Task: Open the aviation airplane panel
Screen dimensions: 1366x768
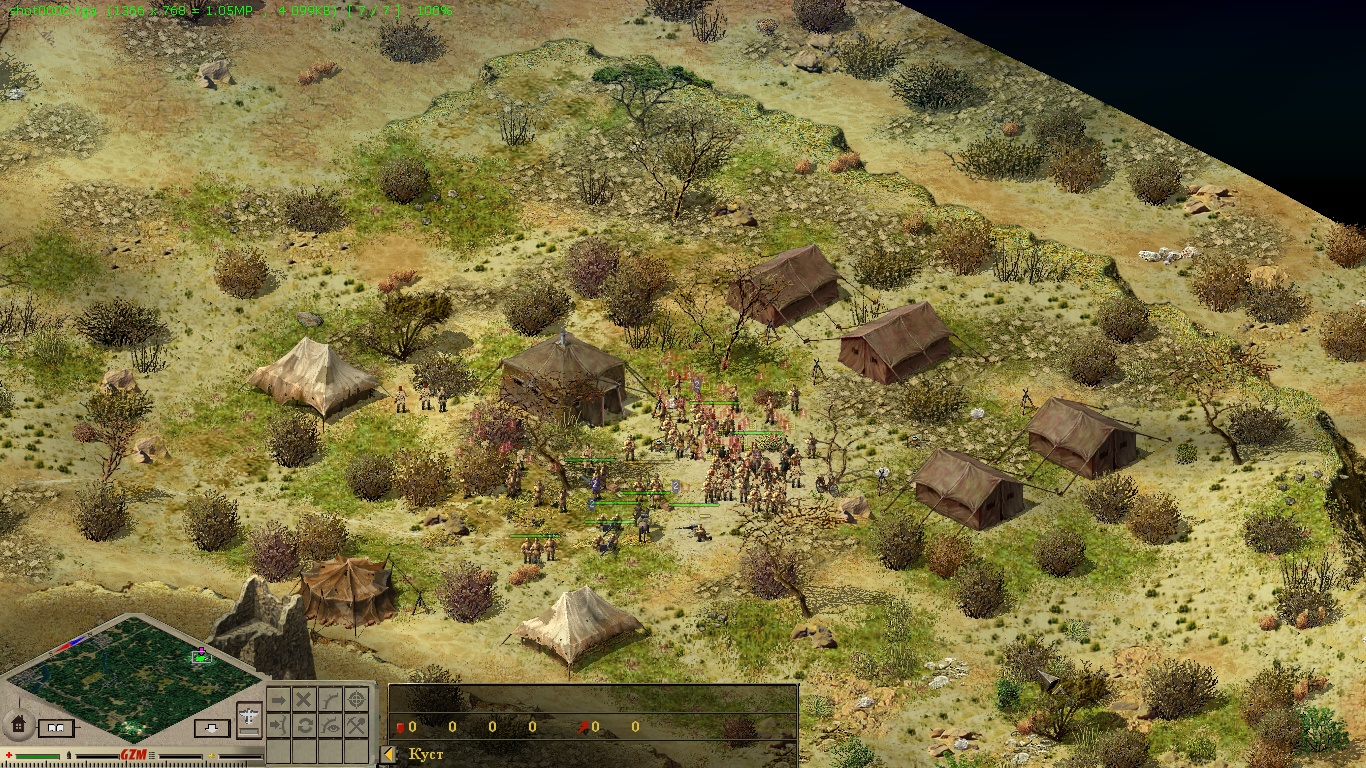Action: click(249, 716)
